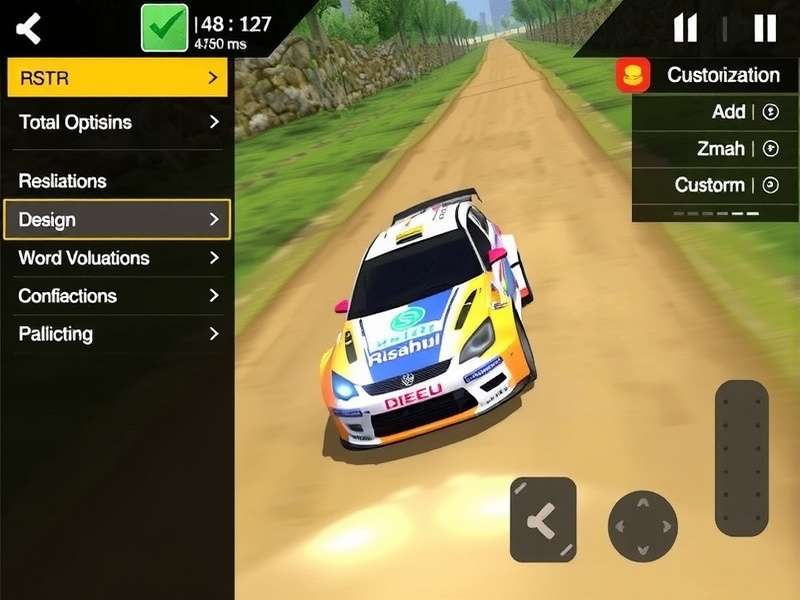This screenshot has height=600, width=800.
Task: Open the Design submenu
Action: click(x=117, y=219)
